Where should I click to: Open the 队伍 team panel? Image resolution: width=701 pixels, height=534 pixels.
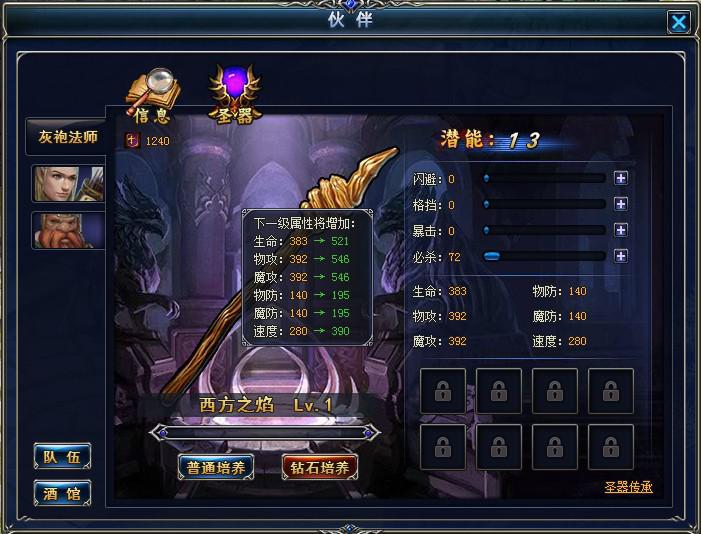tap(62, 457)
